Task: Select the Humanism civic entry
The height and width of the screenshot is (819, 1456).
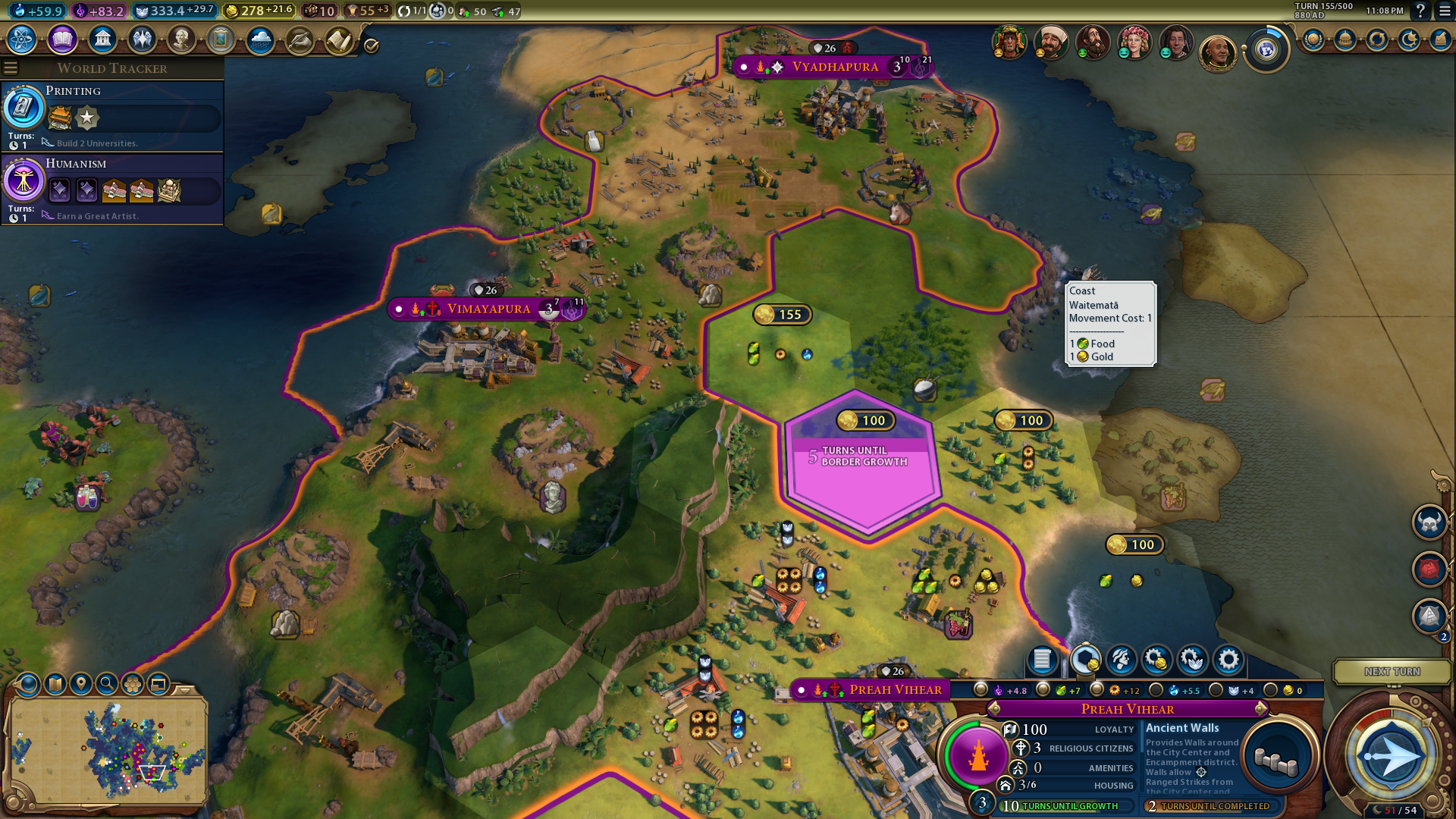Action: (112, 189)
